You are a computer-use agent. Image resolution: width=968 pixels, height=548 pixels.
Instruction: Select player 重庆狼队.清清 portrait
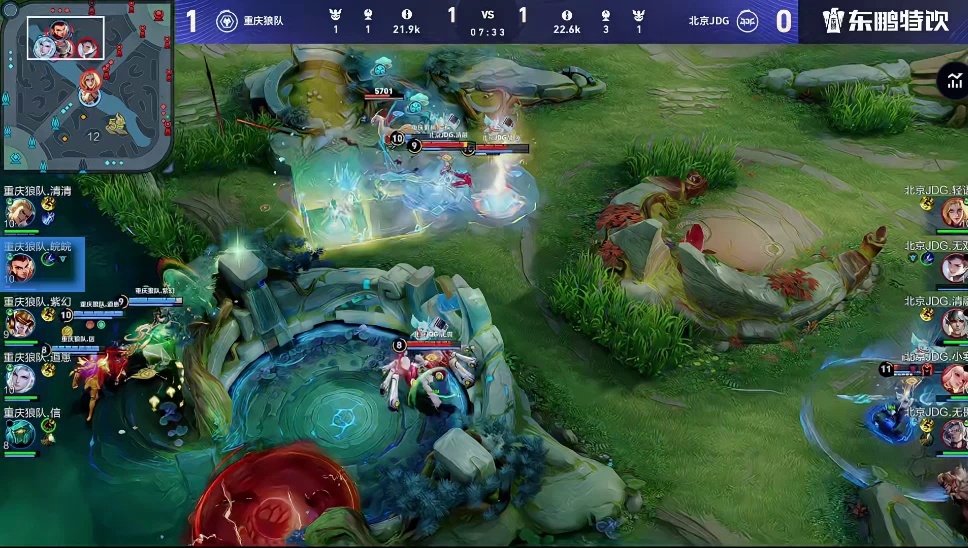coord(21,212)
